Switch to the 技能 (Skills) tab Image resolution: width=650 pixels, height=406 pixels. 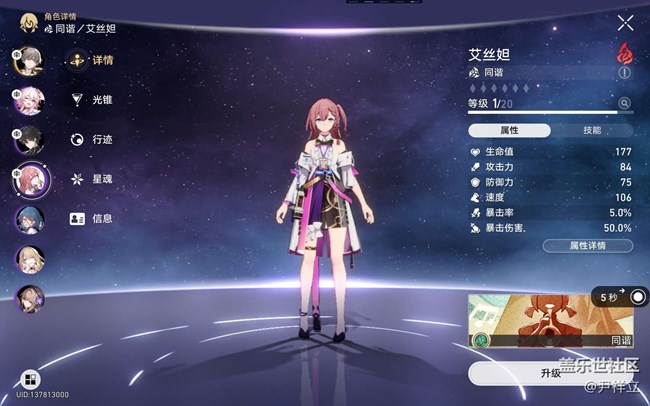pyautogui.click(x=592, y=130)
